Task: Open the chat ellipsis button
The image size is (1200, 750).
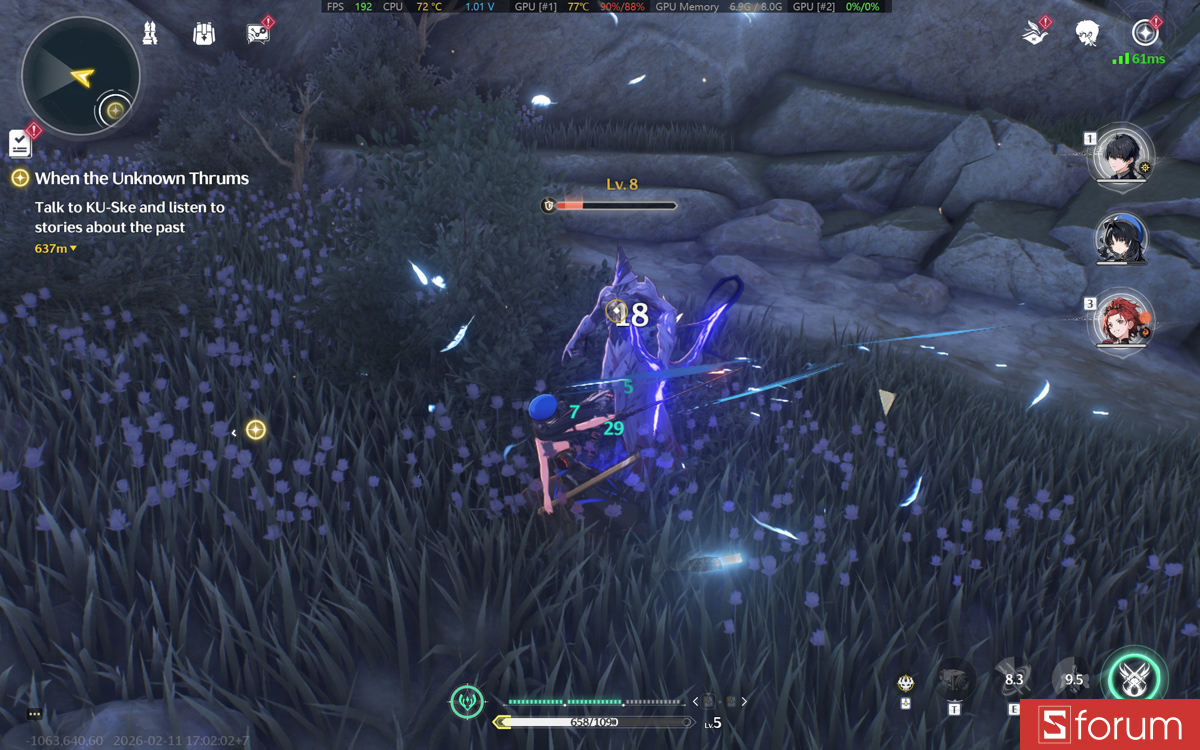Action: pos(34,714)
